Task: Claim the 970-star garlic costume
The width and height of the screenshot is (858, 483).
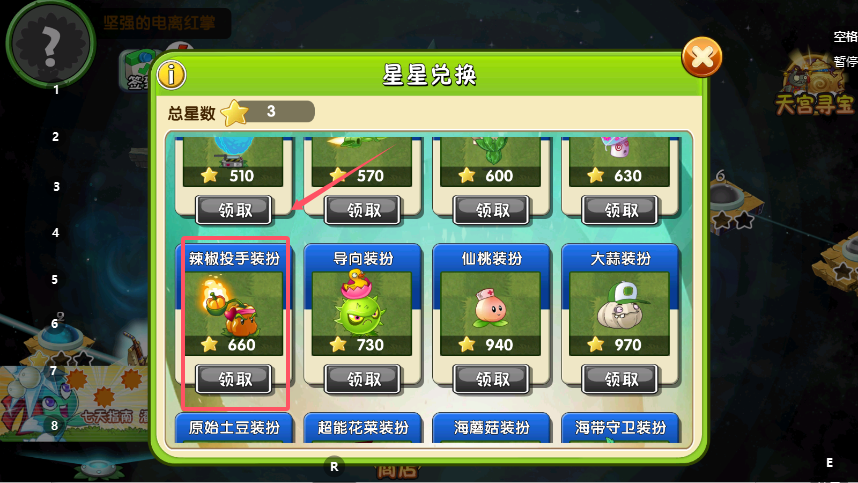Action: [620, 379]
